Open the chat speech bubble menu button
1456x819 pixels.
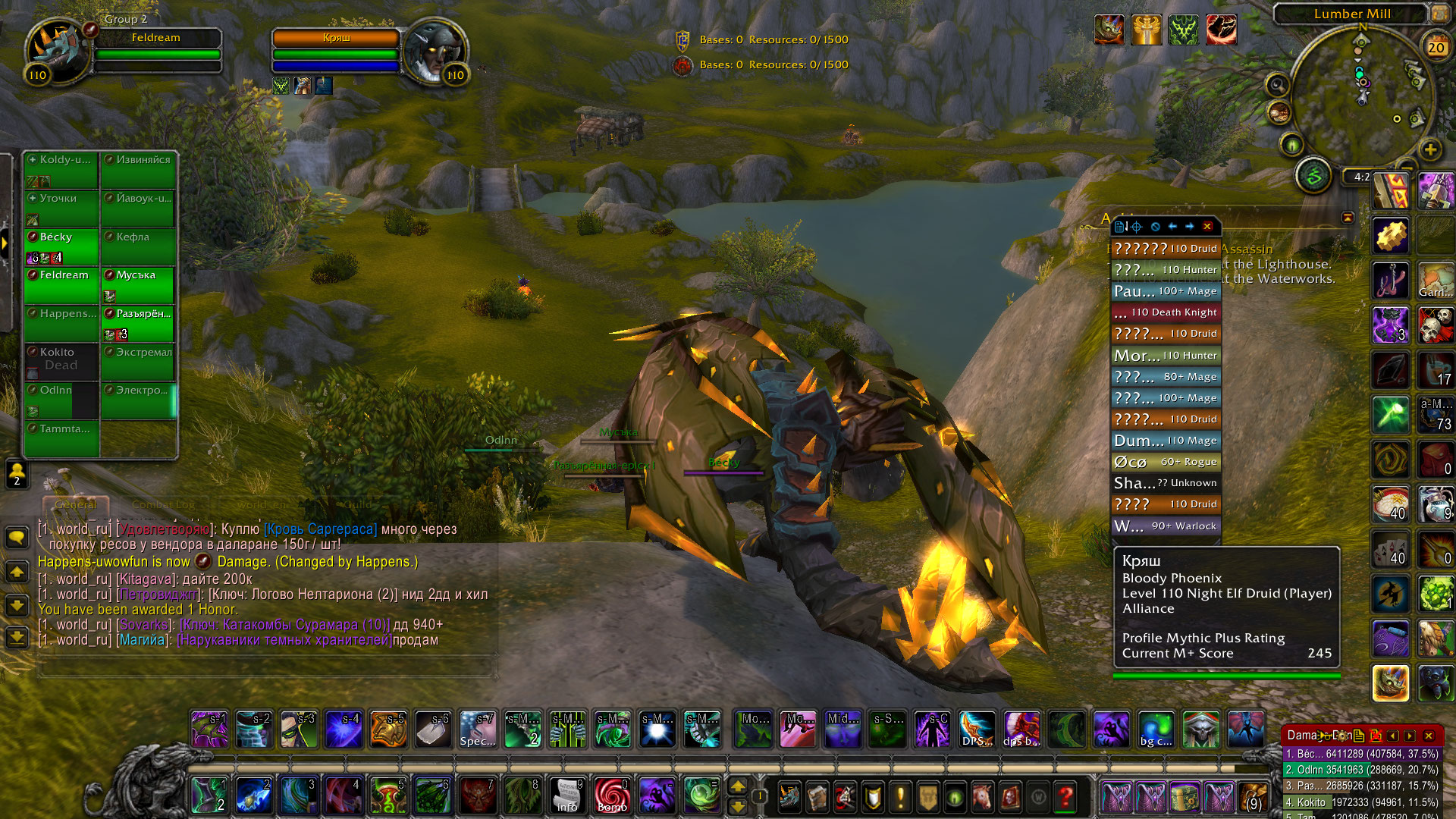point(17,538)
